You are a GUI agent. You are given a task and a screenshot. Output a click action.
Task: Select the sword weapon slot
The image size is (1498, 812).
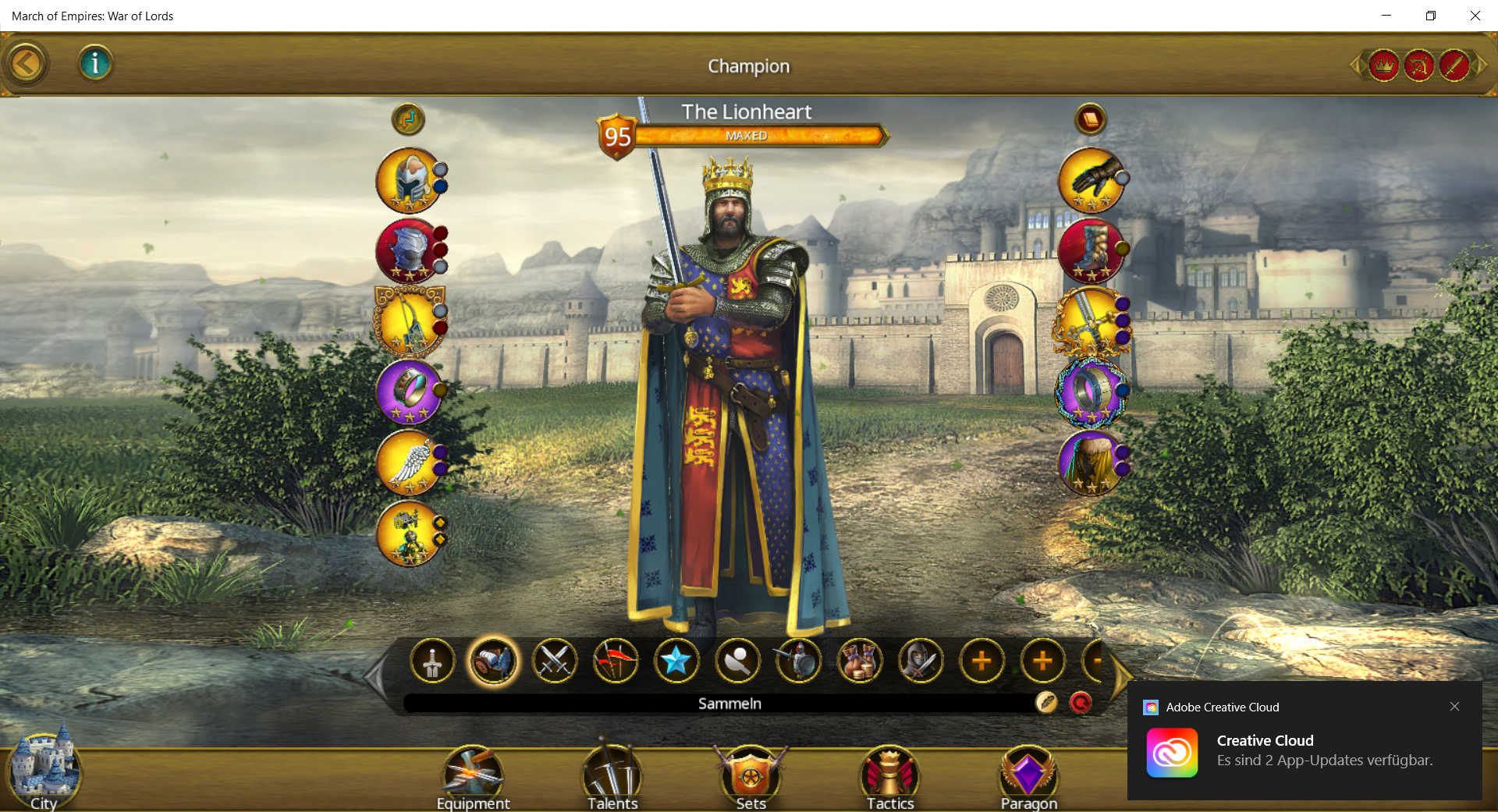click(1091, 321)
